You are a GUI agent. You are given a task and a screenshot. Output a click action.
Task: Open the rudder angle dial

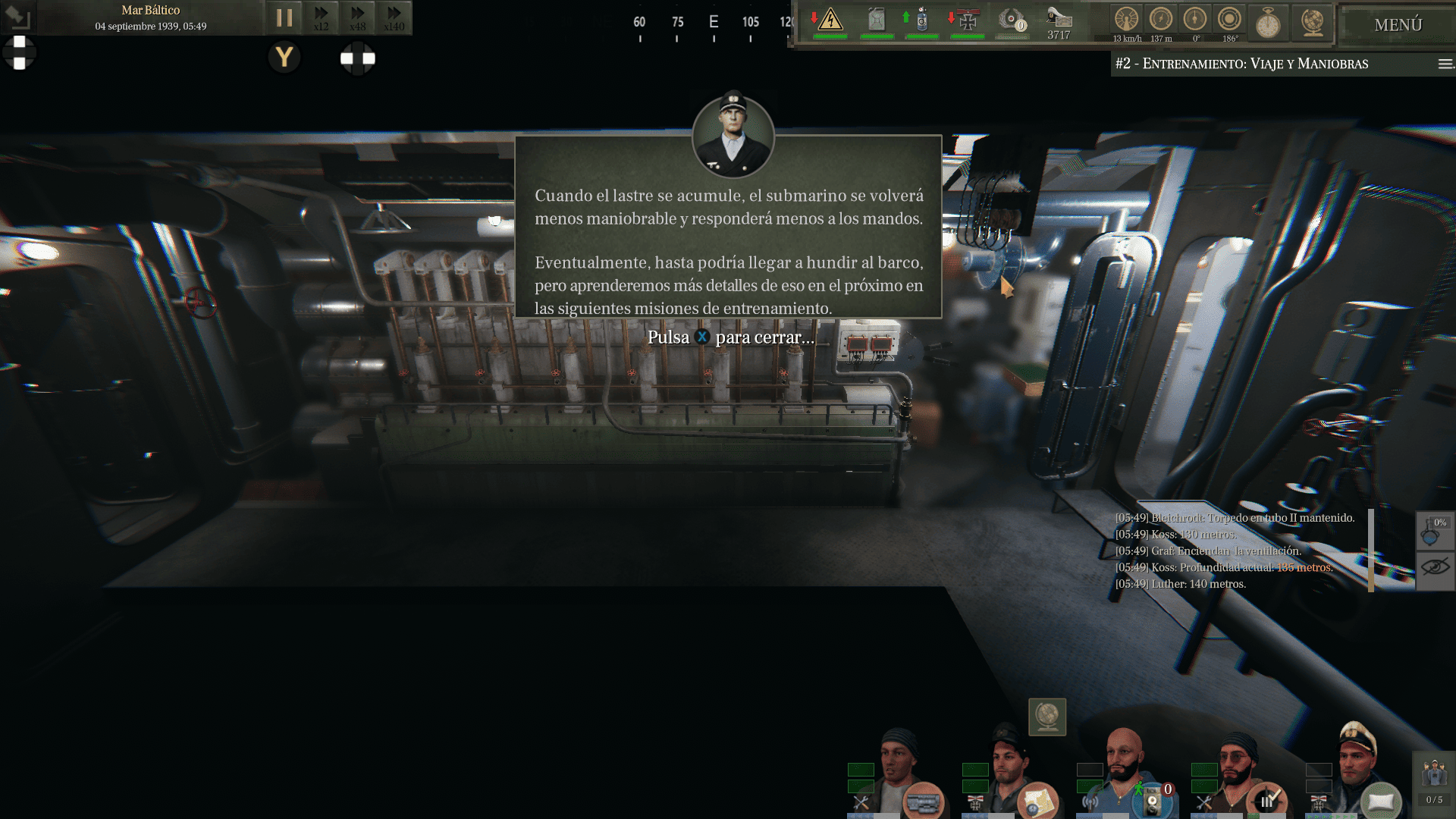pos(1195,20)
